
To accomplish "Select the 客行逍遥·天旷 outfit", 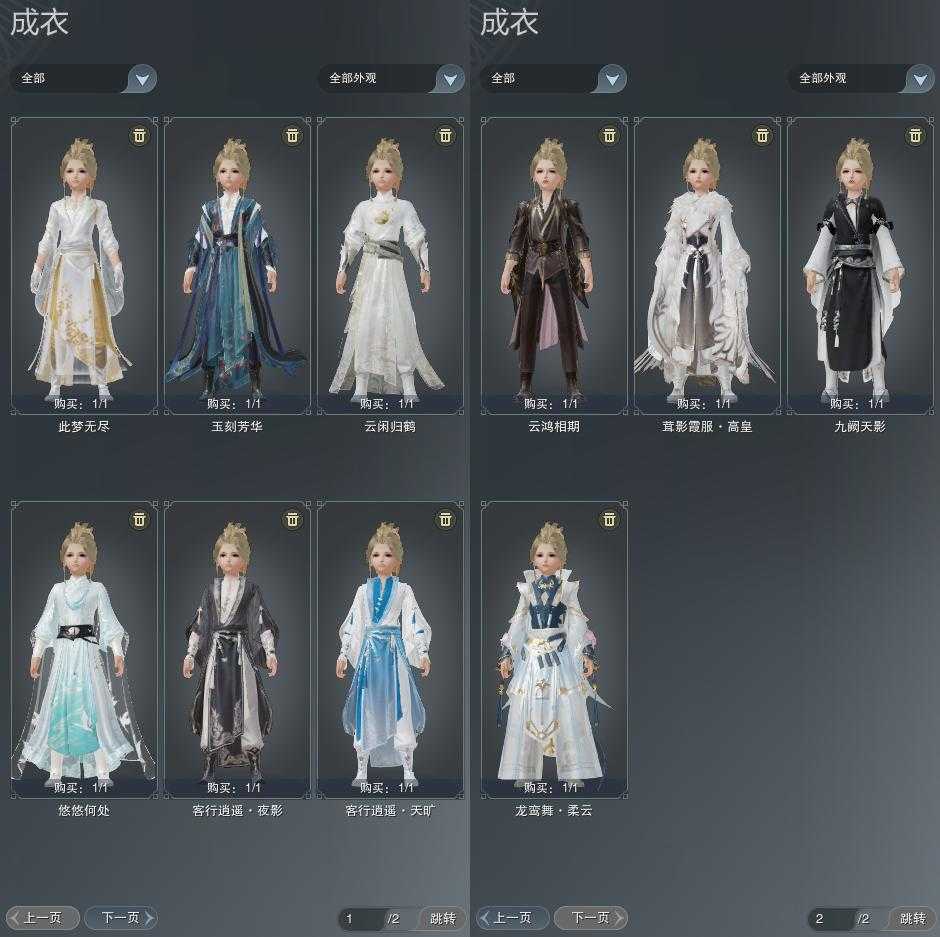I will point(390,650).
